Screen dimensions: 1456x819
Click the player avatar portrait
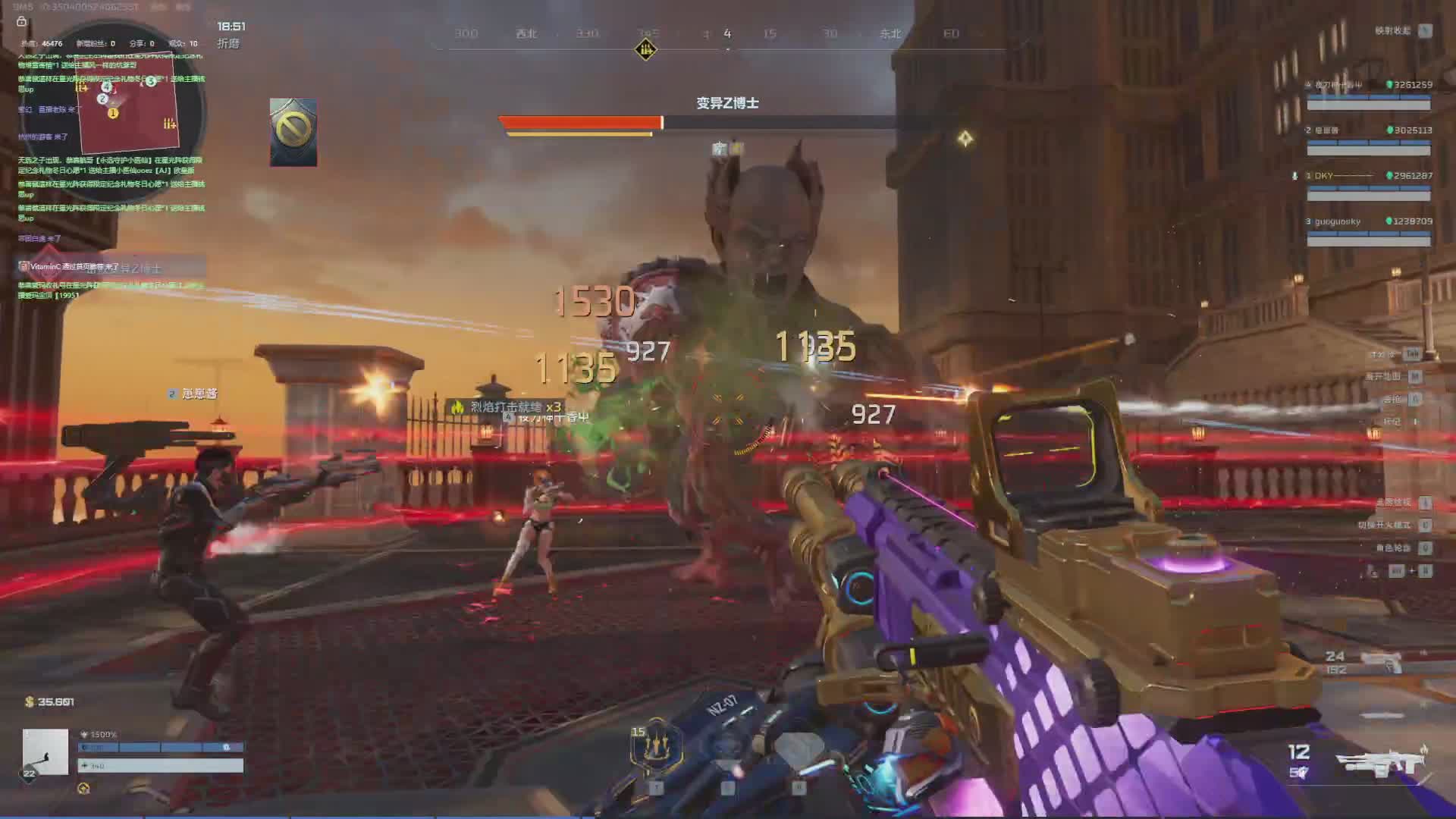45,752
